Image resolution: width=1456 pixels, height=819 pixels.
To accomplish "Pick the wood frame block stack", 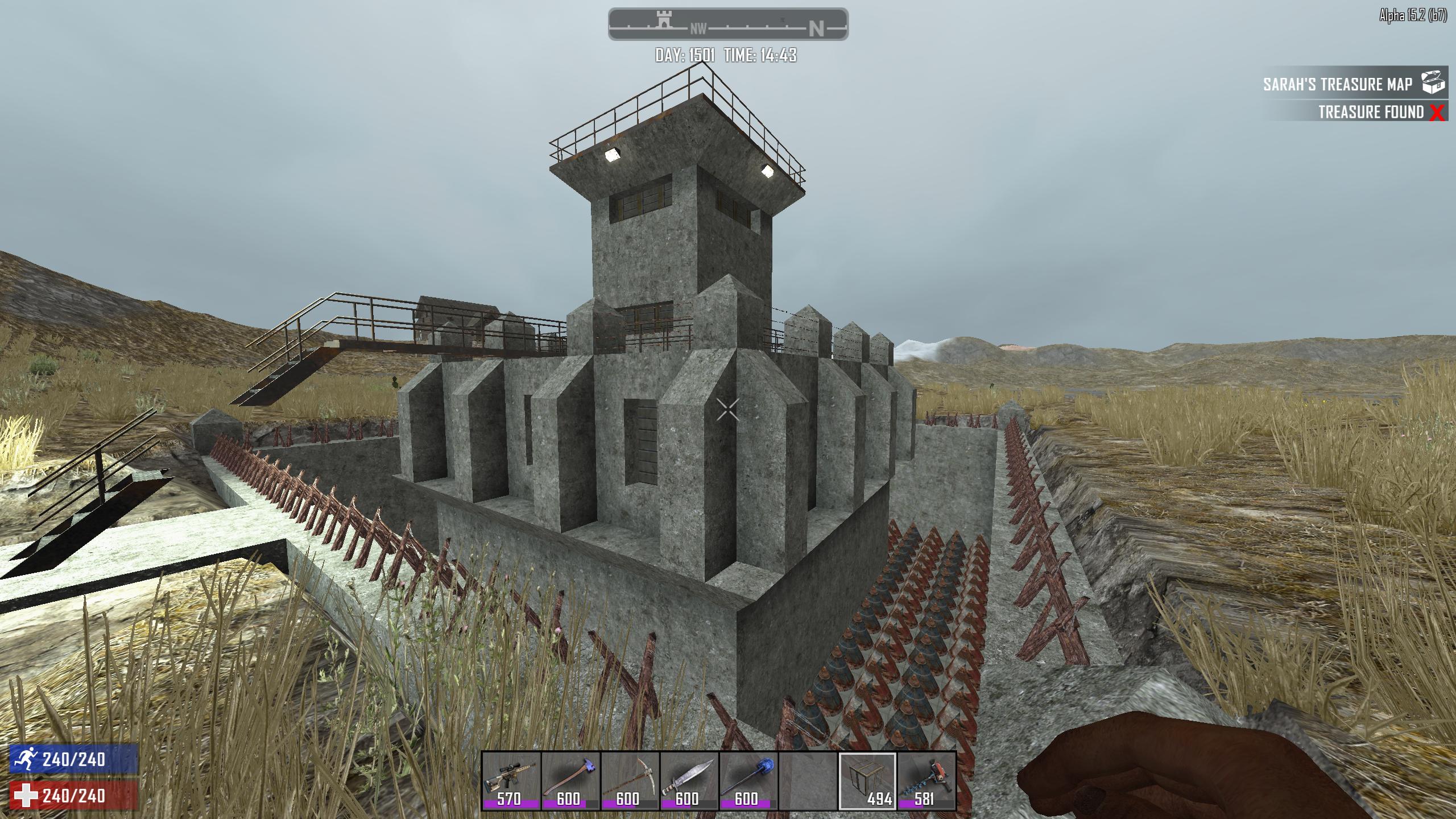I will pos(867,780).
